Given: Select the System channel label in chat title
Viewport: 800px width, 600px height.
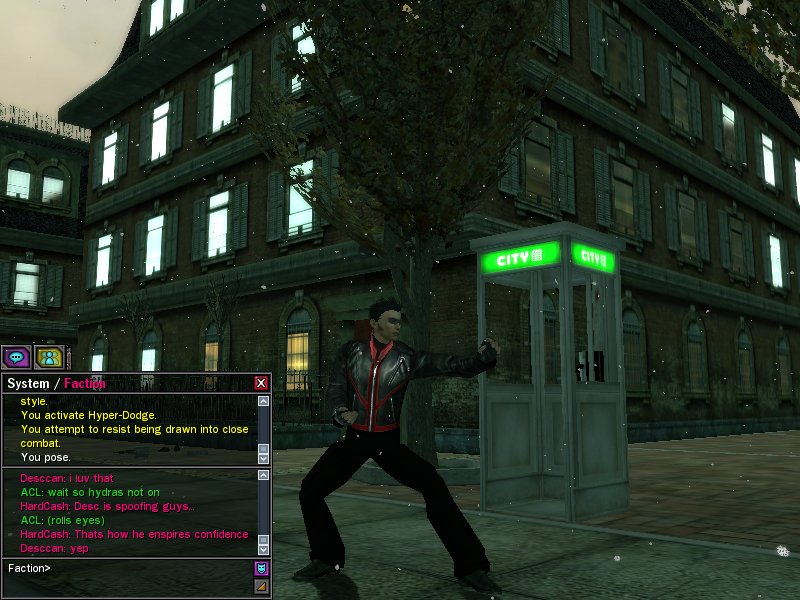Looking at the screenshot, I should pyautogui.click(x=28, y=383).
